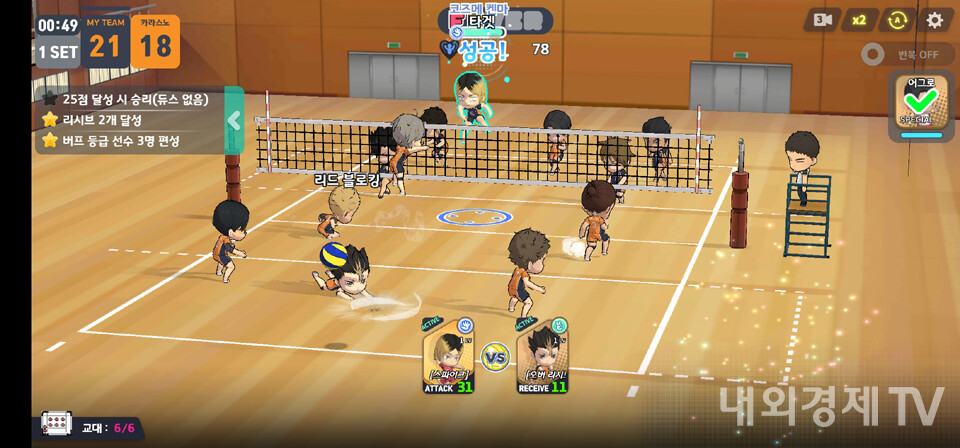Switch the camera view mode
960x448 pixels.
(822, 20)
